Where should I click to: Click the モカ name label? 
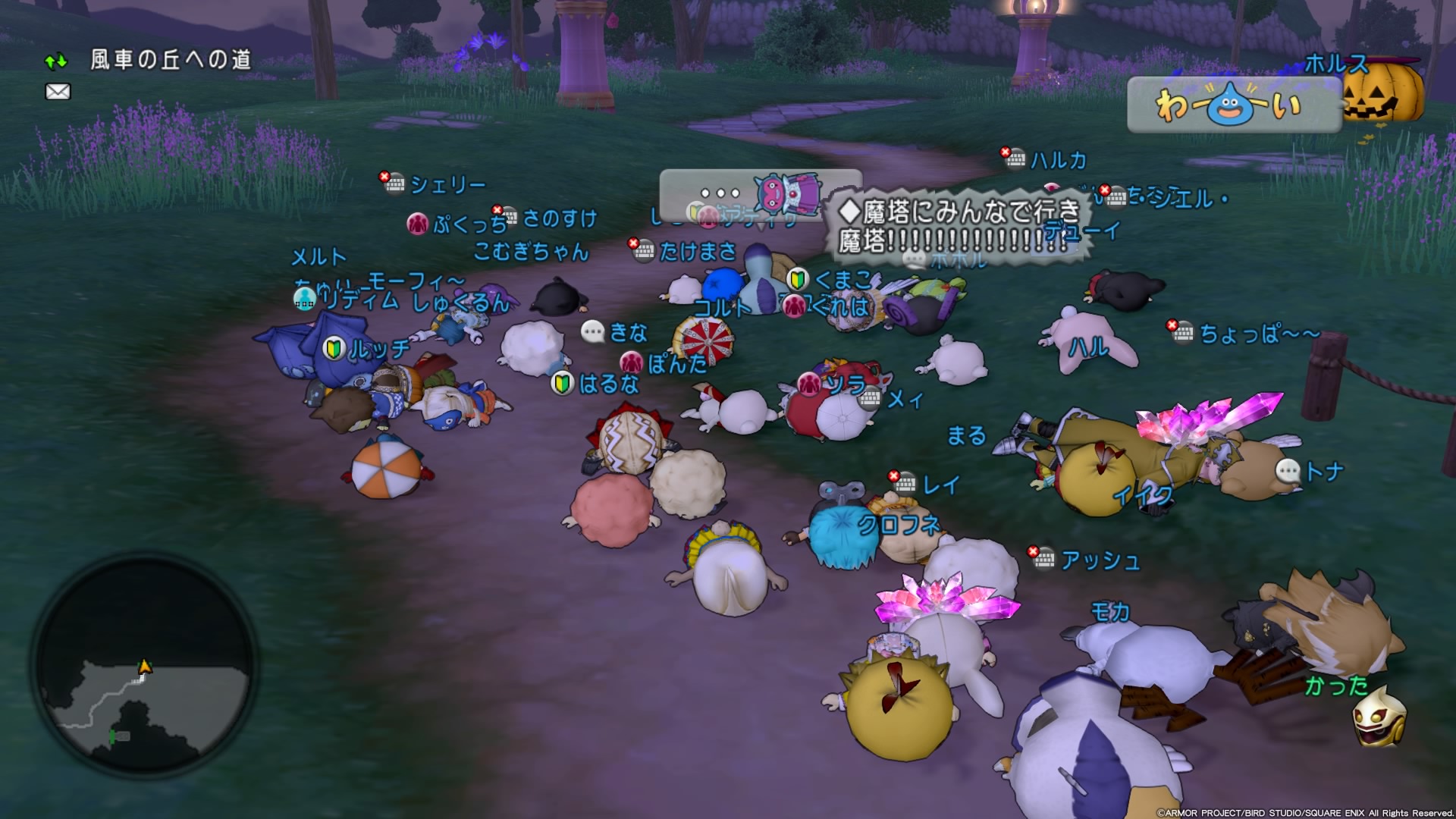pyautogui.click(x=1110, y=611)
